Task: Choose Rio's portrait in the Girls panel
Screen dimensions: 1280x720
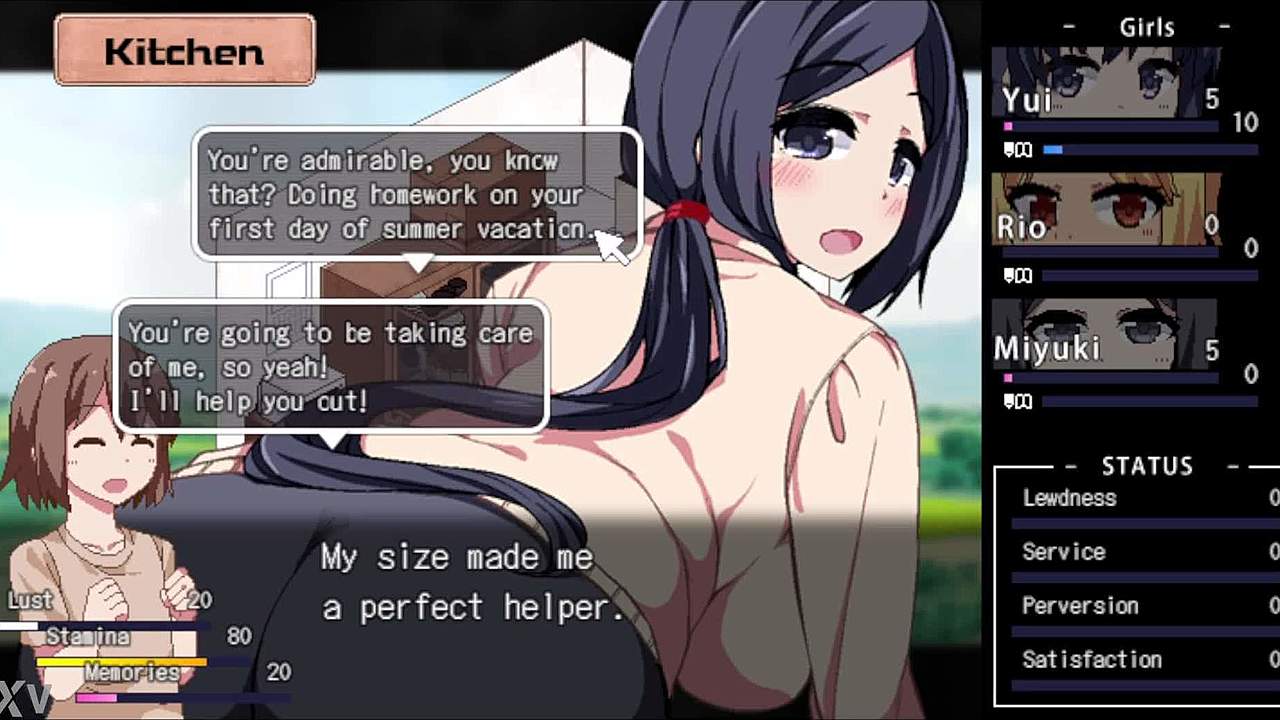Action: click(x=1105, y=209)
